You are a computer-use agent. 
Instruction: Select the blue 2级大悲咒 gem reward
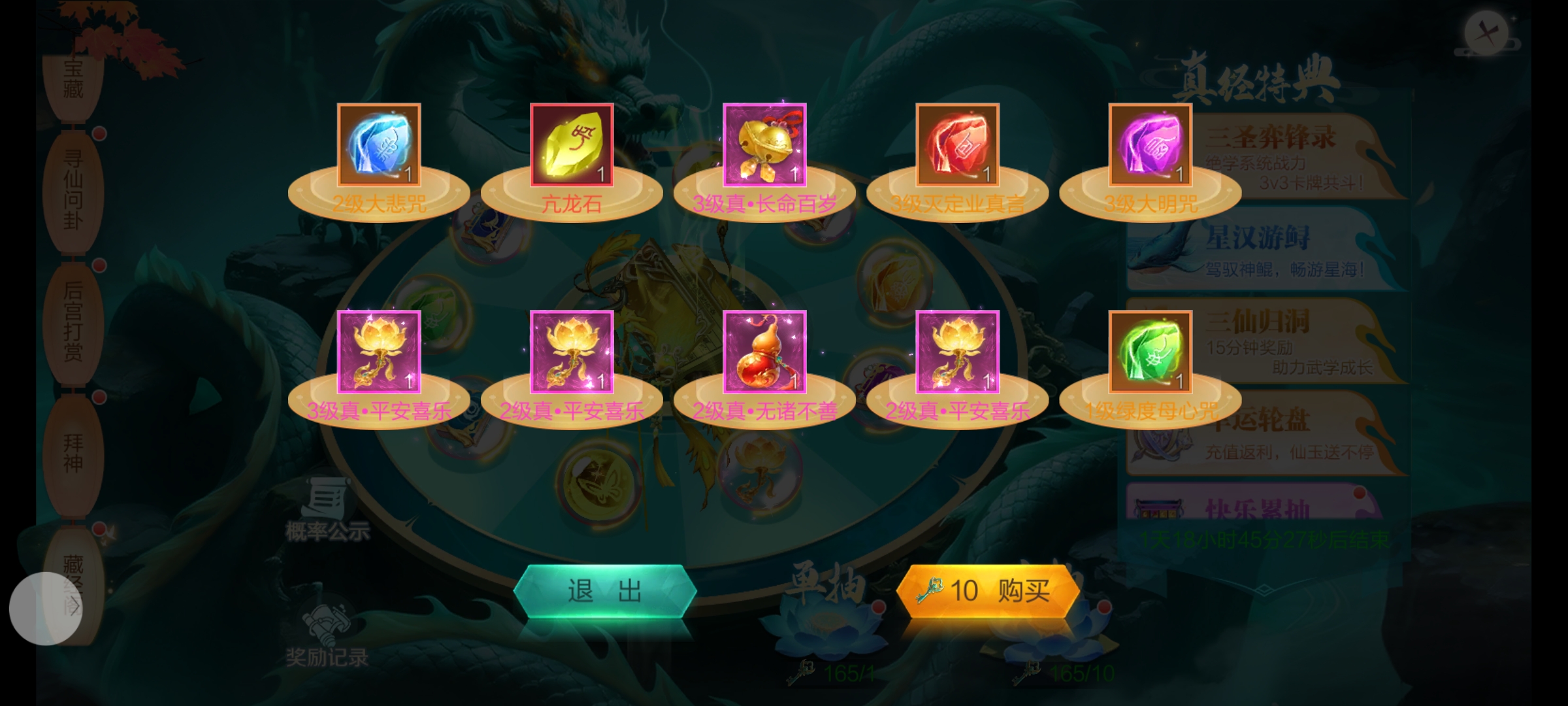coord(379,144)
